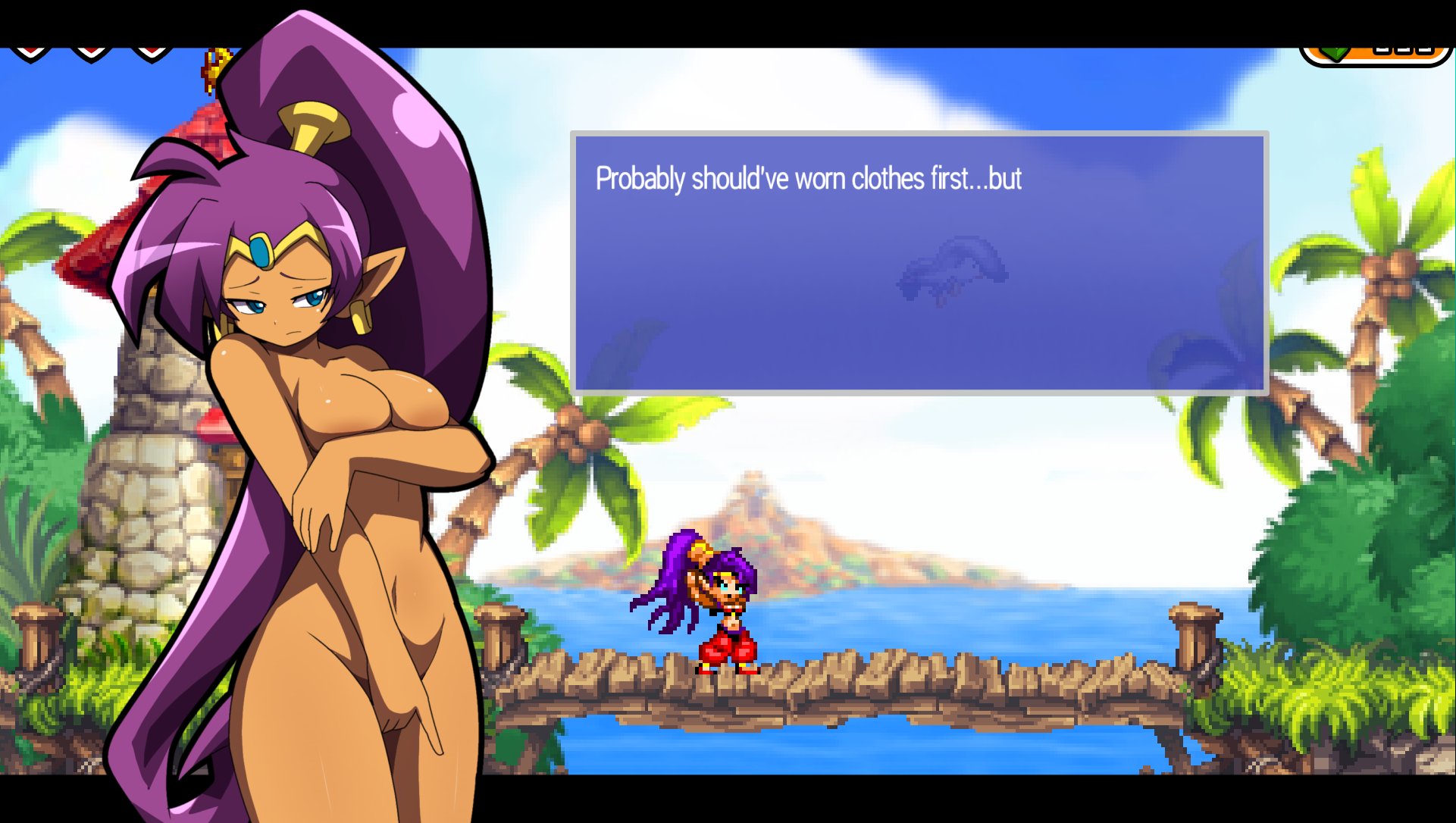Advance the blue dialogue text box
This screenshot has width=1456, height=823.
[919, 263]
